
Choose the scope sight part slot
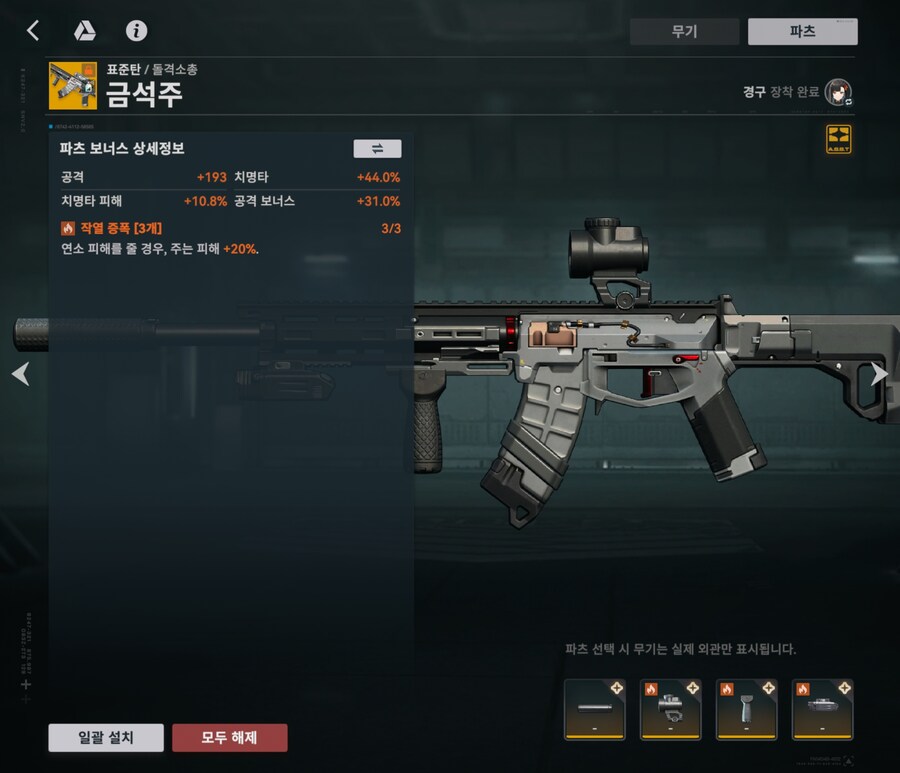(671, 709)
